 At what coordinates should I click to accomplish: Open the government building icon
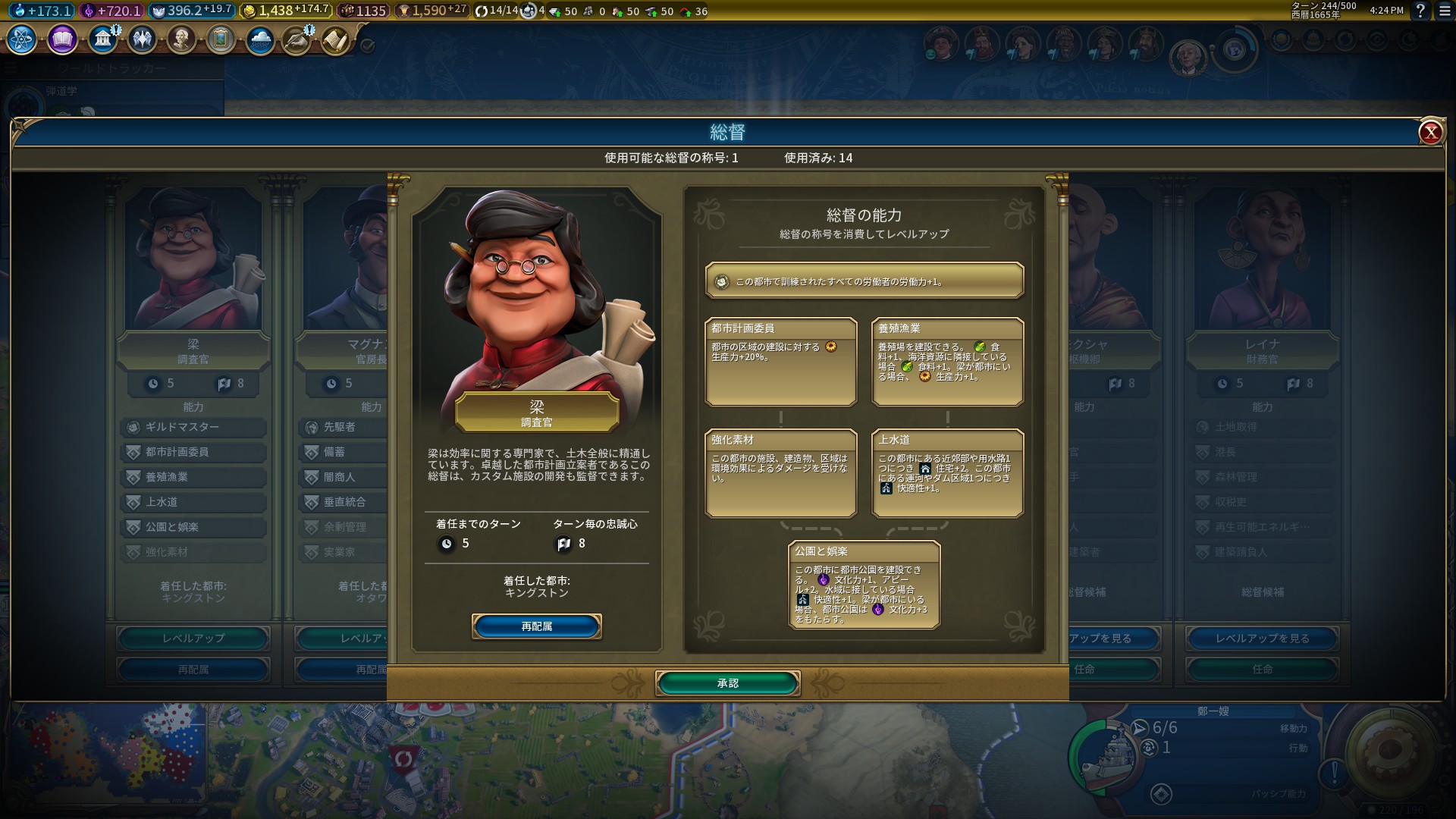coord(102,39)
